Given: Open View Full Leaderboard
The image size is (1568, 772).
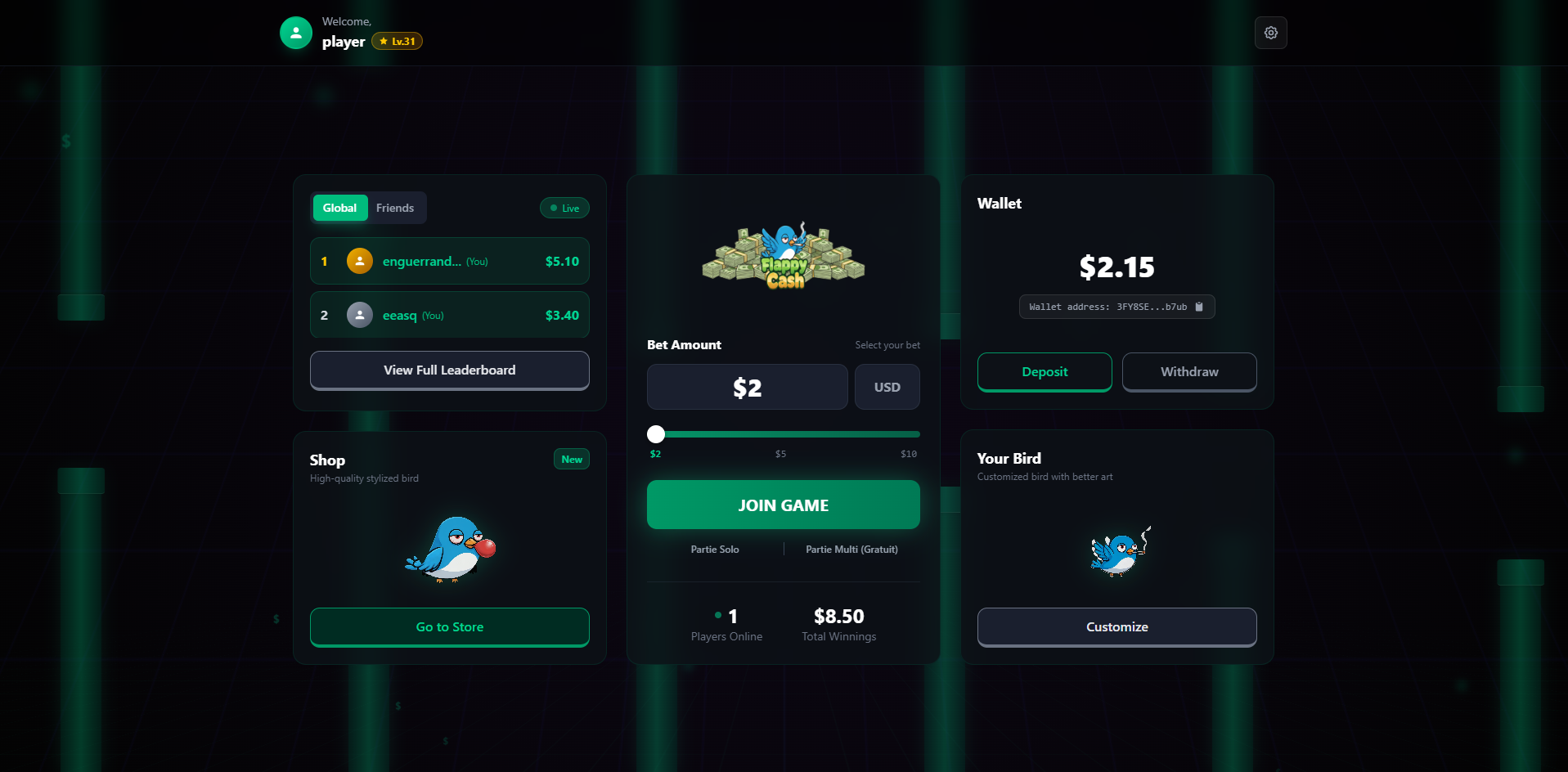Looking at the screenshot, I should pos(448,370).
